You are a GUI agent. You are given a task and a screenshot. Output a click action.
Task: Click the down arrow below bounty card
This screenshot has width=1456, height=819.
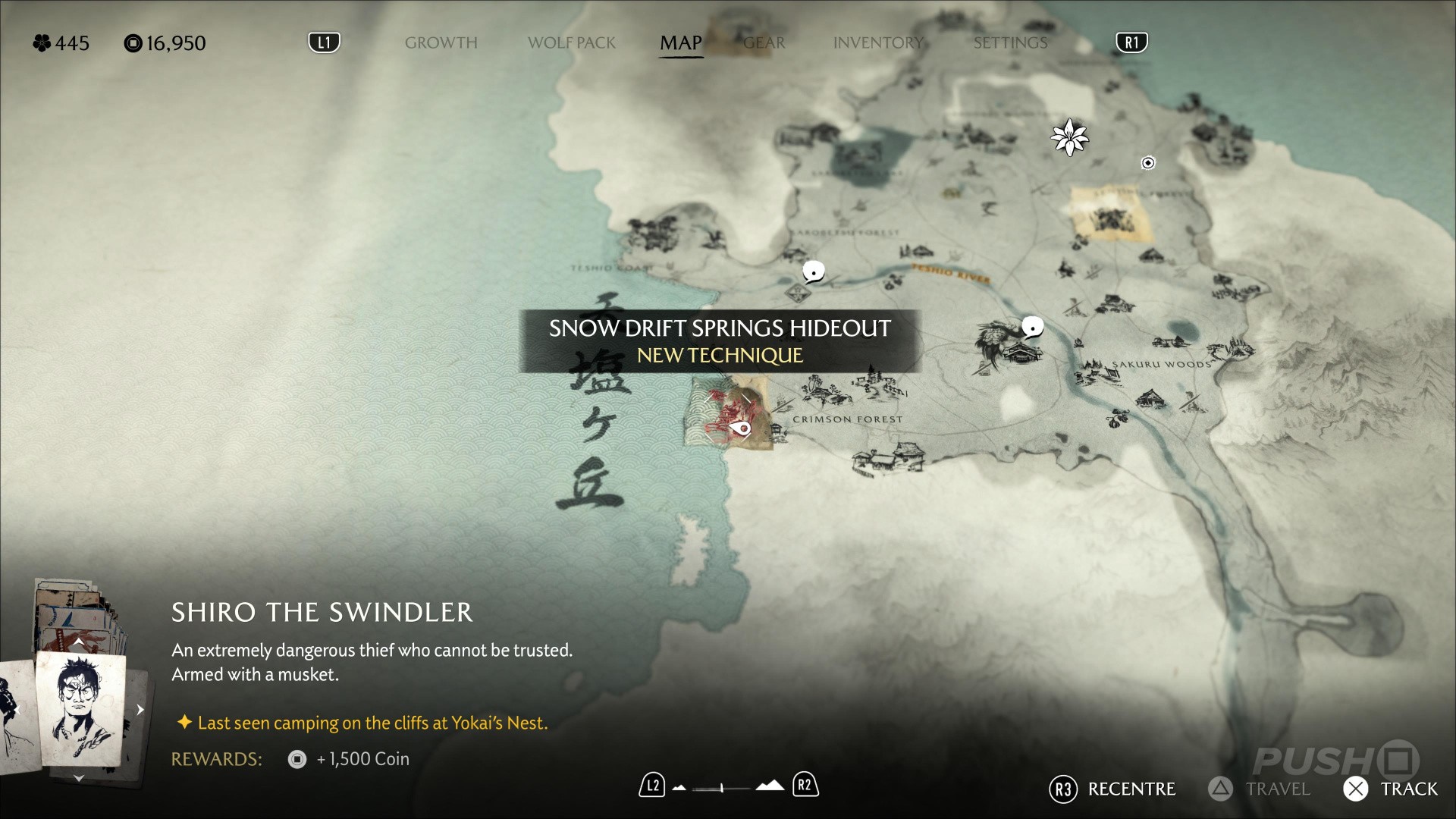[79, 778]
